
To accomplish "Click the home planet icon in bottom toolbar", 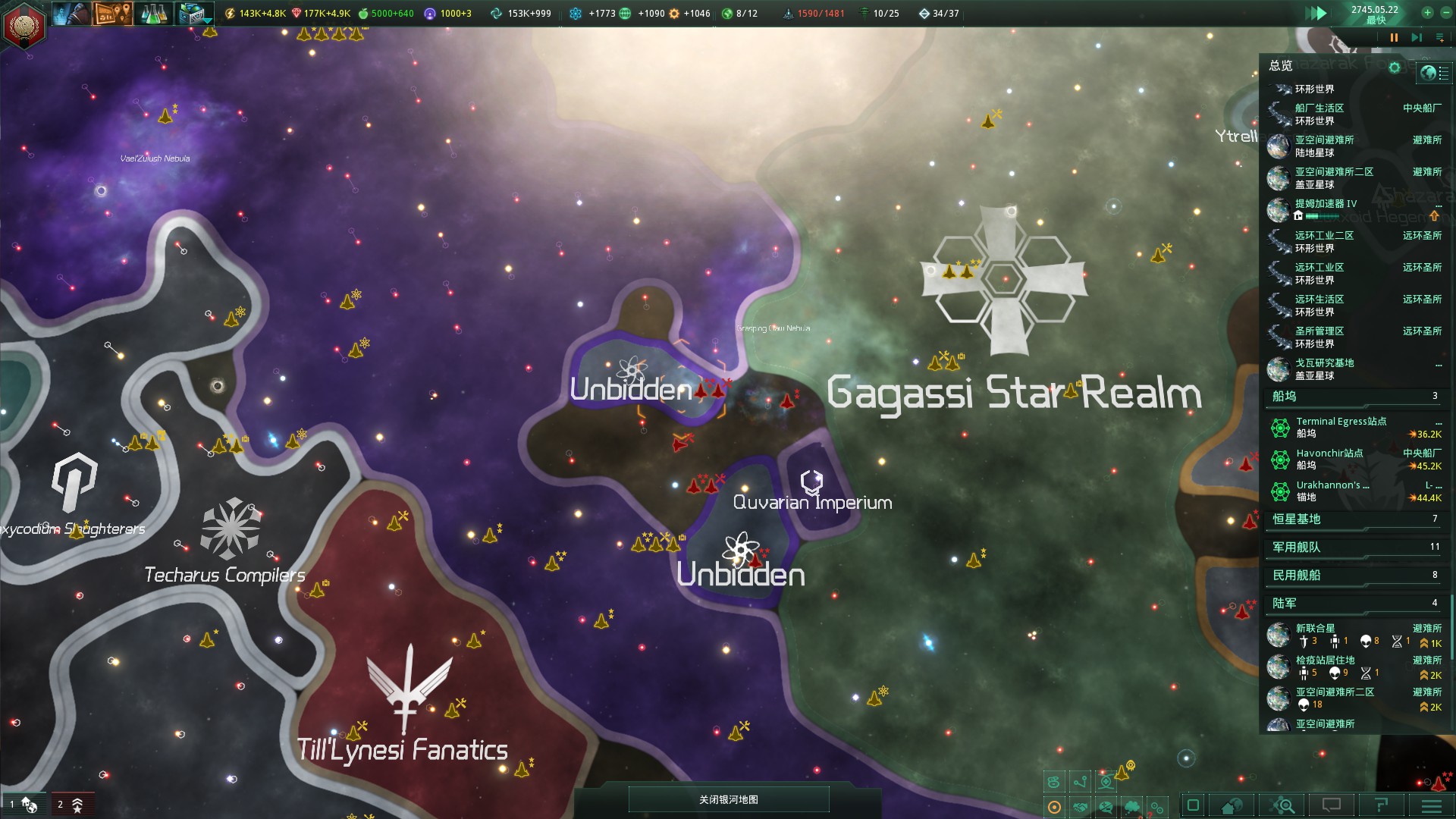I will pyautogui.click(x=1231, y=805).
